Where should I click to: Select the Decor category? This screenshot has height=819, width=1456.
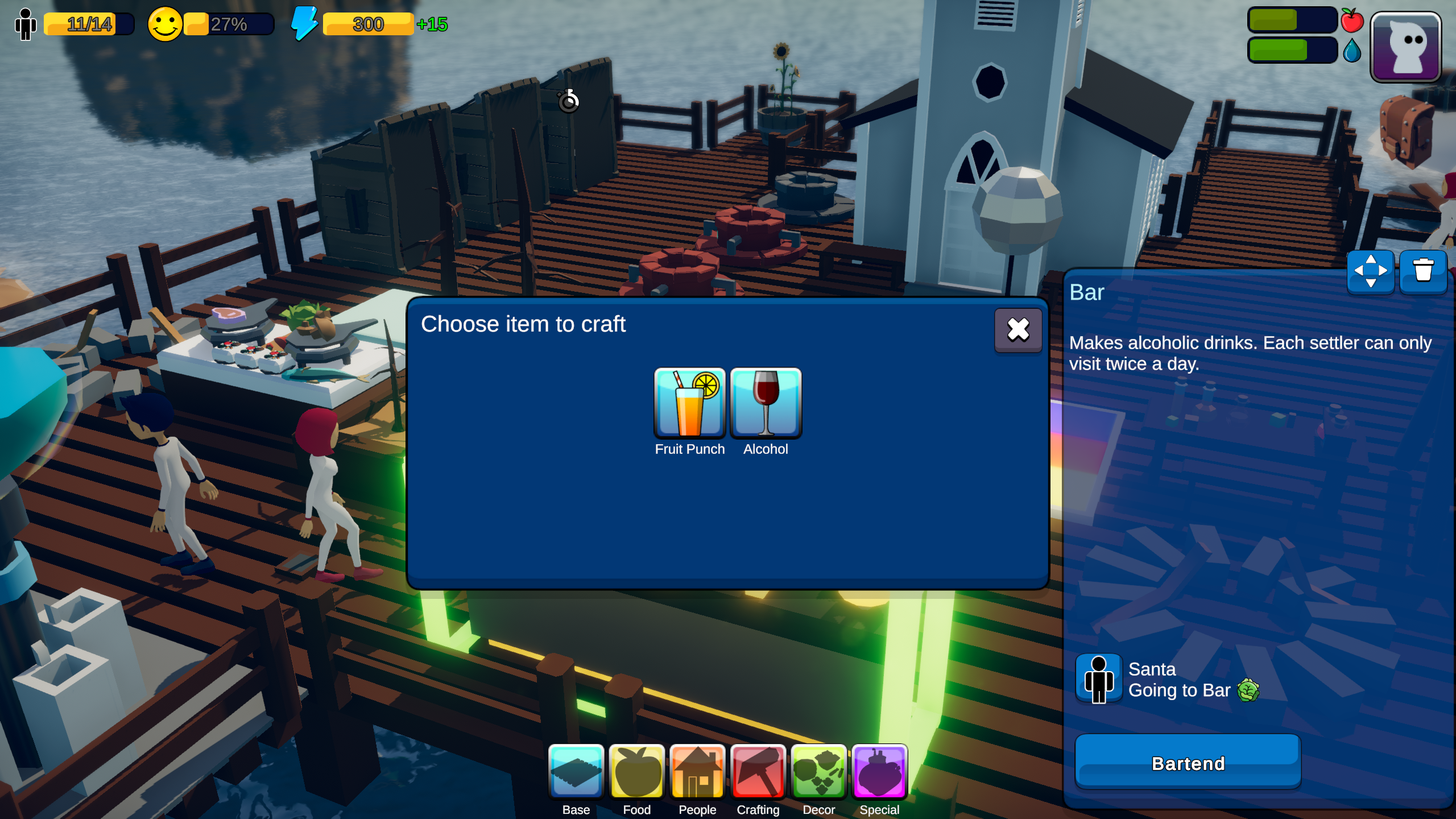(x=818, y=772)
